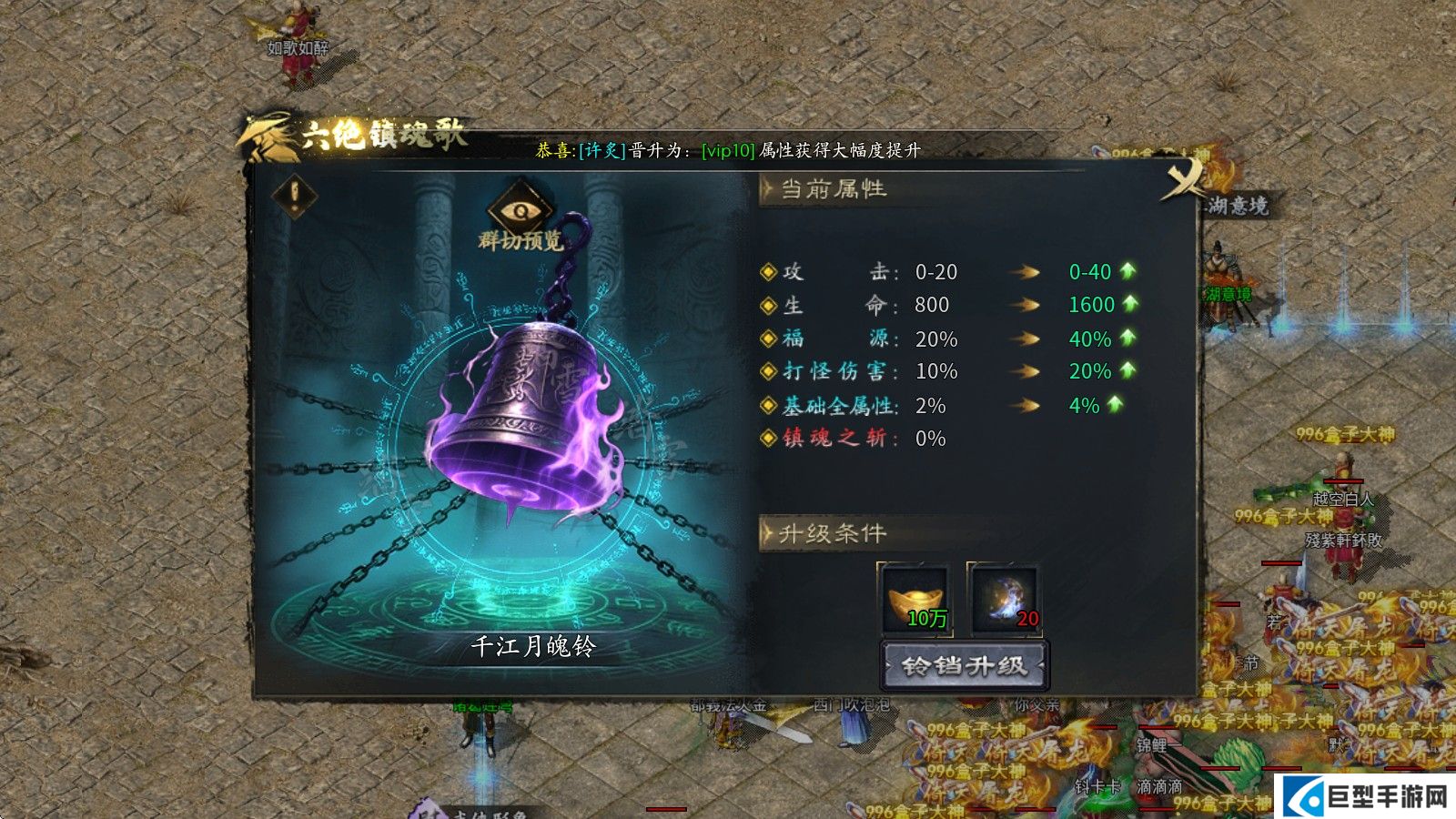Click the diamond icon beside 基础全属性
1456x819 pixels.
coord(770,405)
